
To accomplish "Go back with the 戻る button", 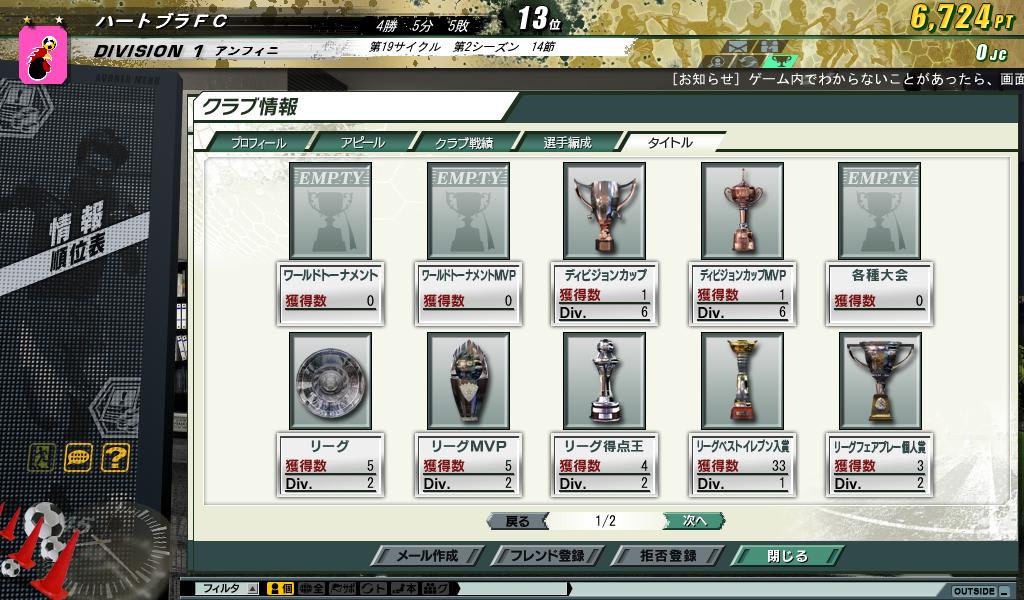I will 517,521.
